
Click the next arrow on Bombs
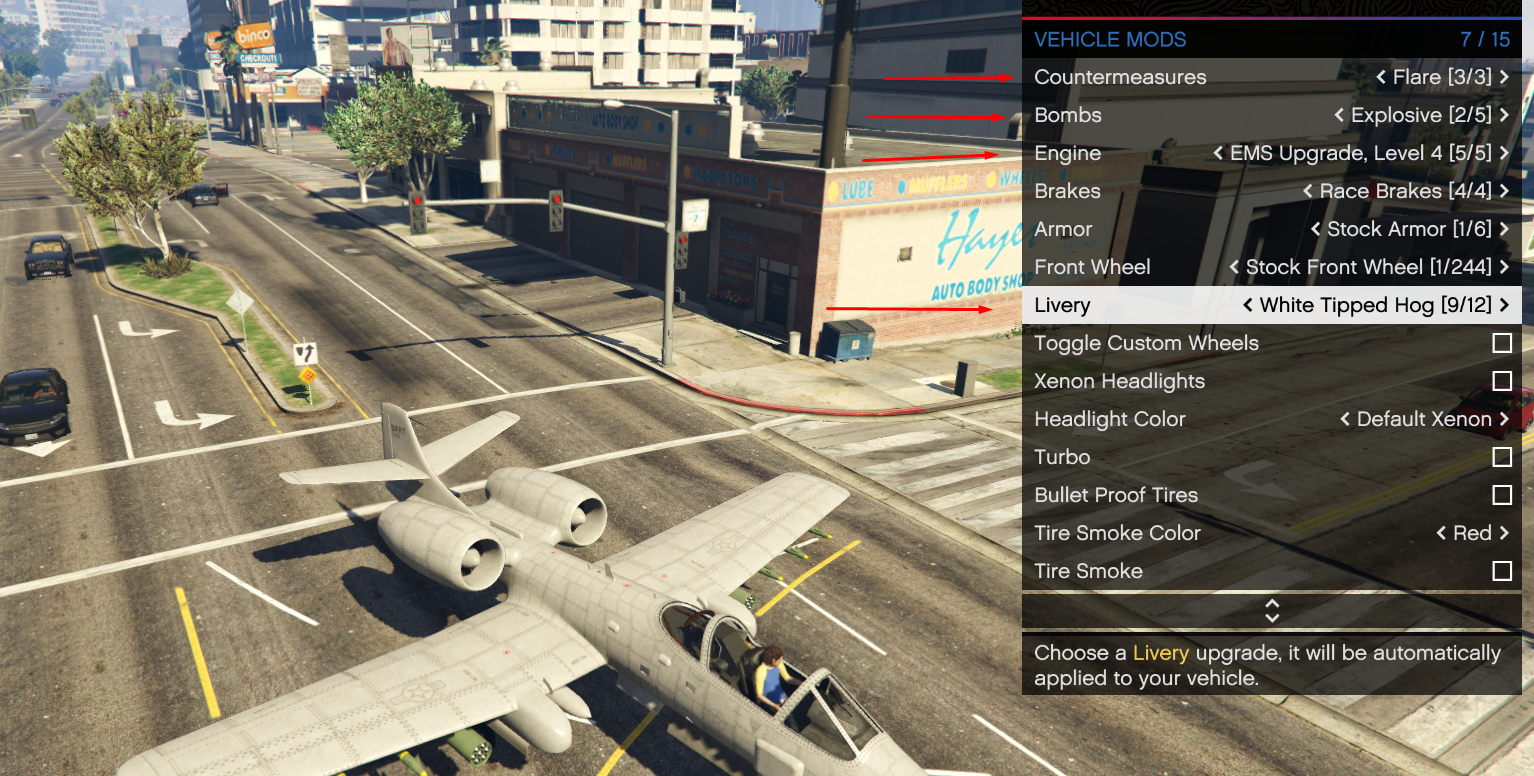(x=1504, y=115)
